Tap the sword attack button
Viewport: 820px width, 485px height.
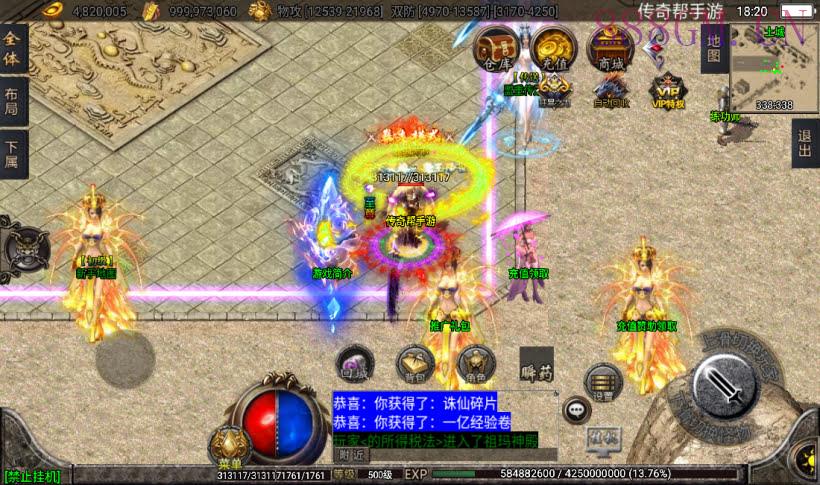pyautogui.click(x=723, y=386)
